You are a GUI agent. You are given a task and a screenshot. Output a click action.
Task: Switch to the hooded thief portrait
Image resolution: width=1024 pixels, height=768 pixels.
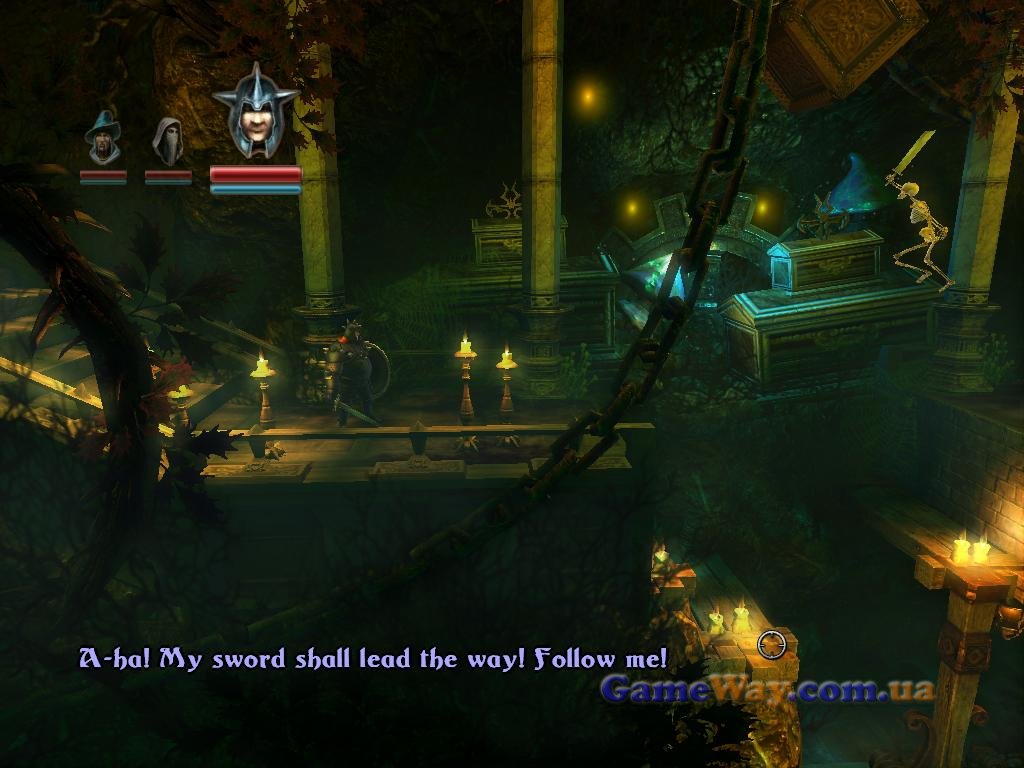[x=167, y=140]
